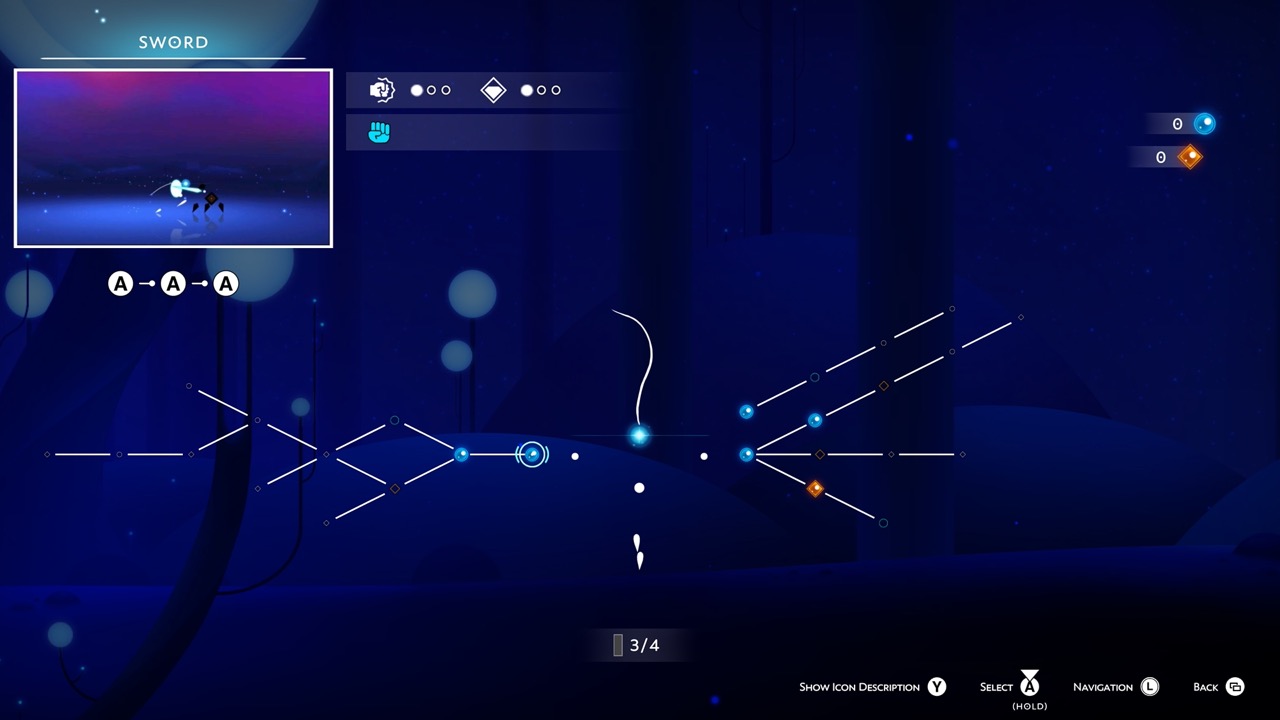Click the filled pip beside the diamond icon
The height and width of the screenshot is (720, 1280).
click(x=526, y=90)
